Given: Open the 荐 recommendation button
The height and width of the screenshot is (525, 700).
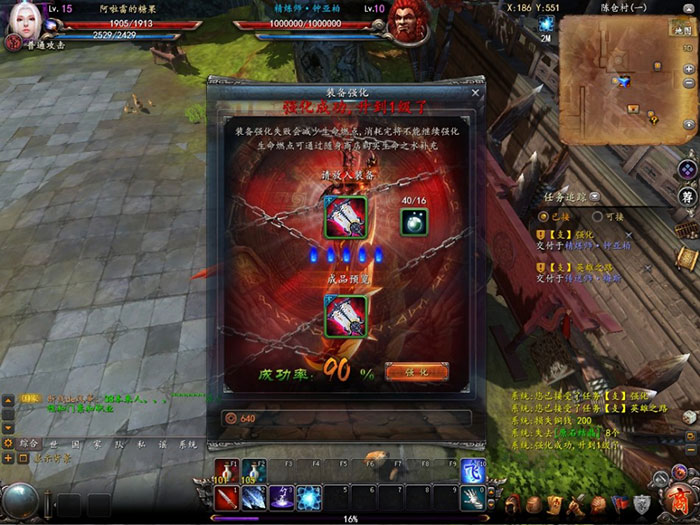Looking at the screenshot, I should coord(687,197).
